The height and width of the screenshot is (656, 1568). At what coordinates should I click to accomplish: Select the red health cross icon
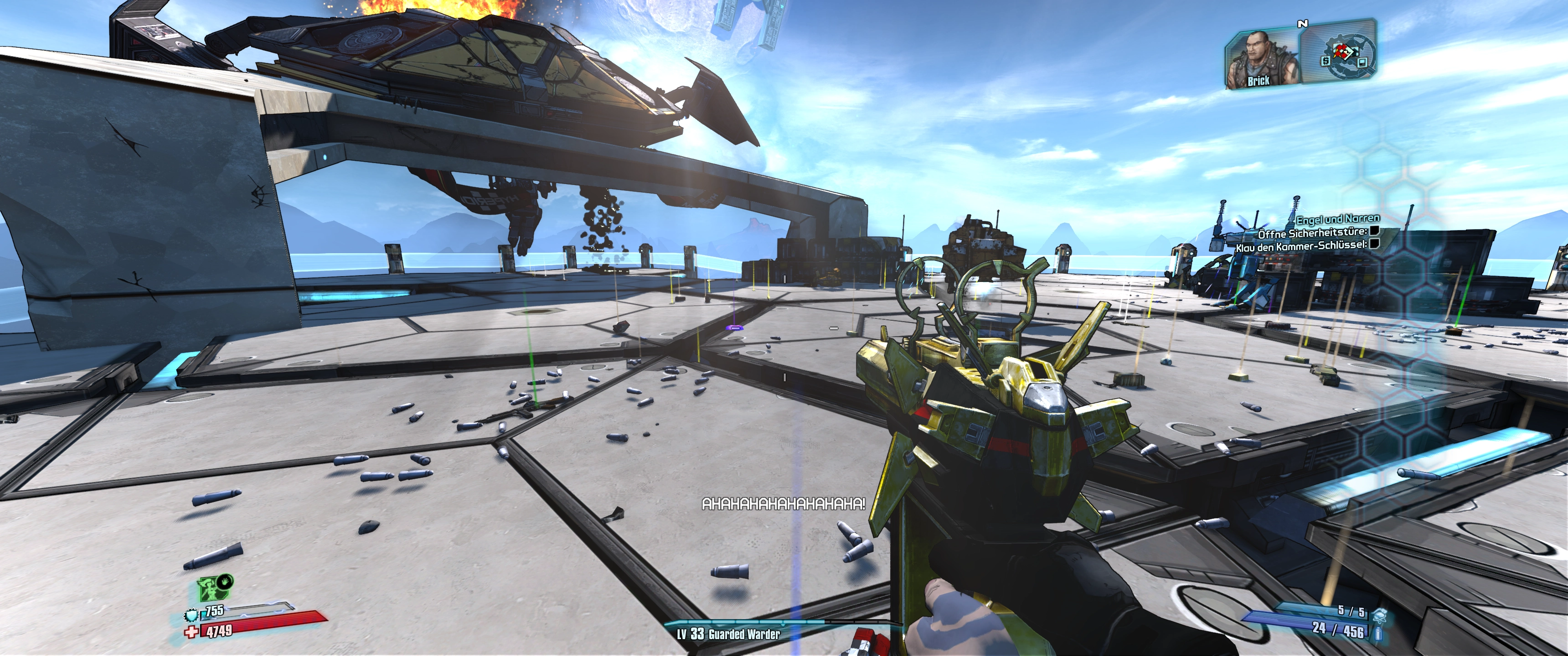point(192,633)
